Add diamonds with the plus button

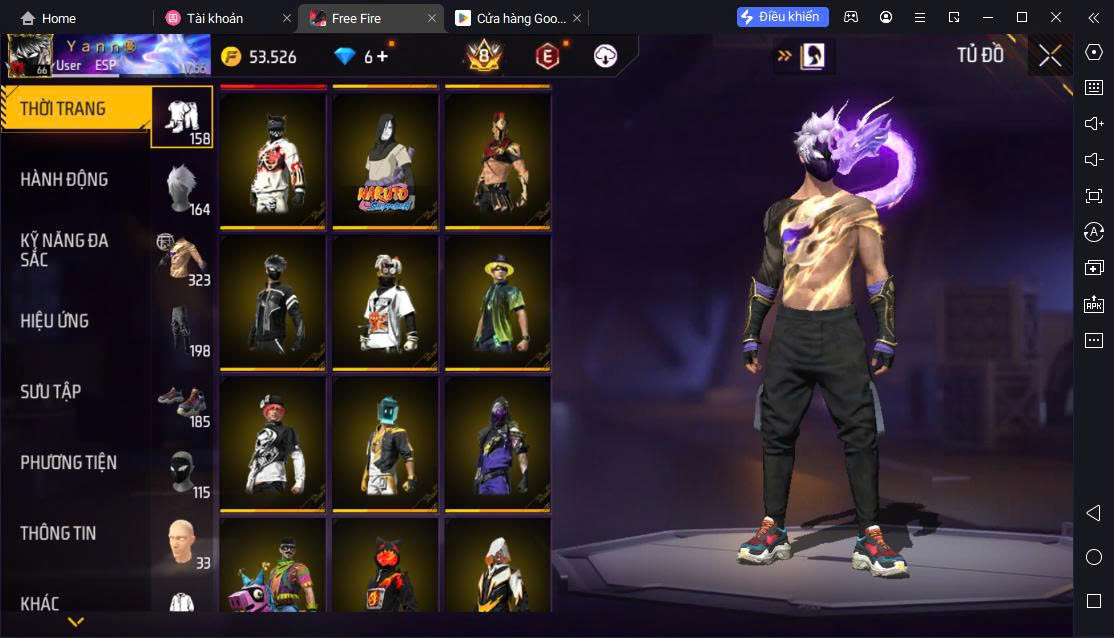(383, 56)
